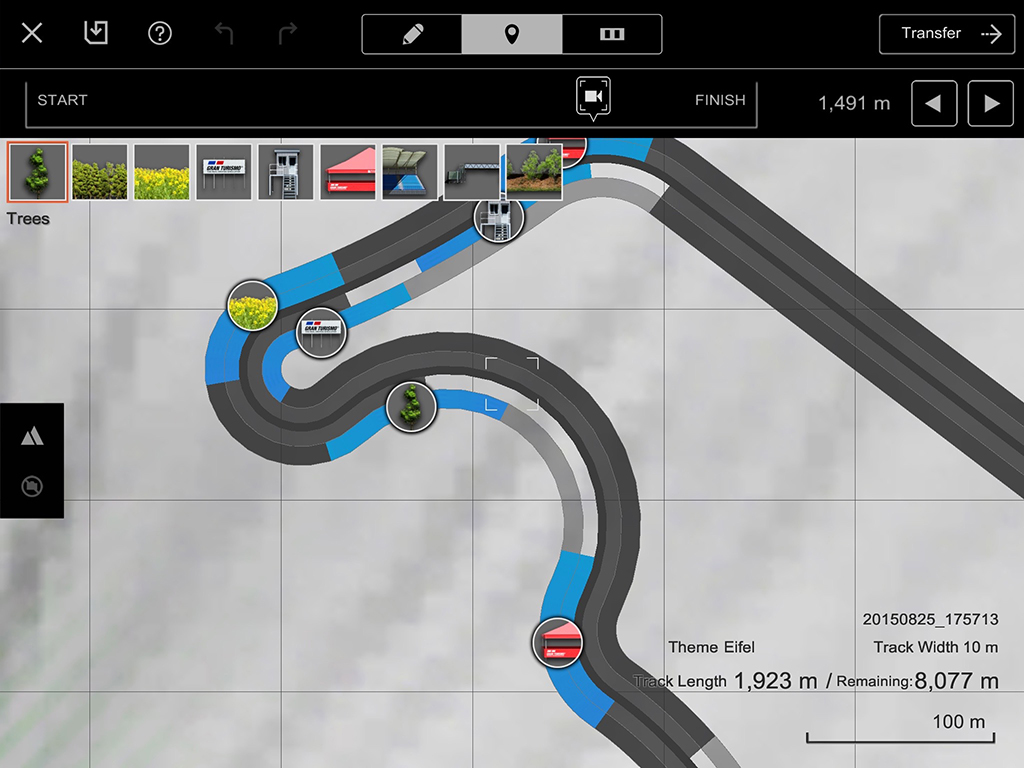1024x768 pixels.
Task: Select the placed tree marker on the track
Action: [x=411, y=407]
